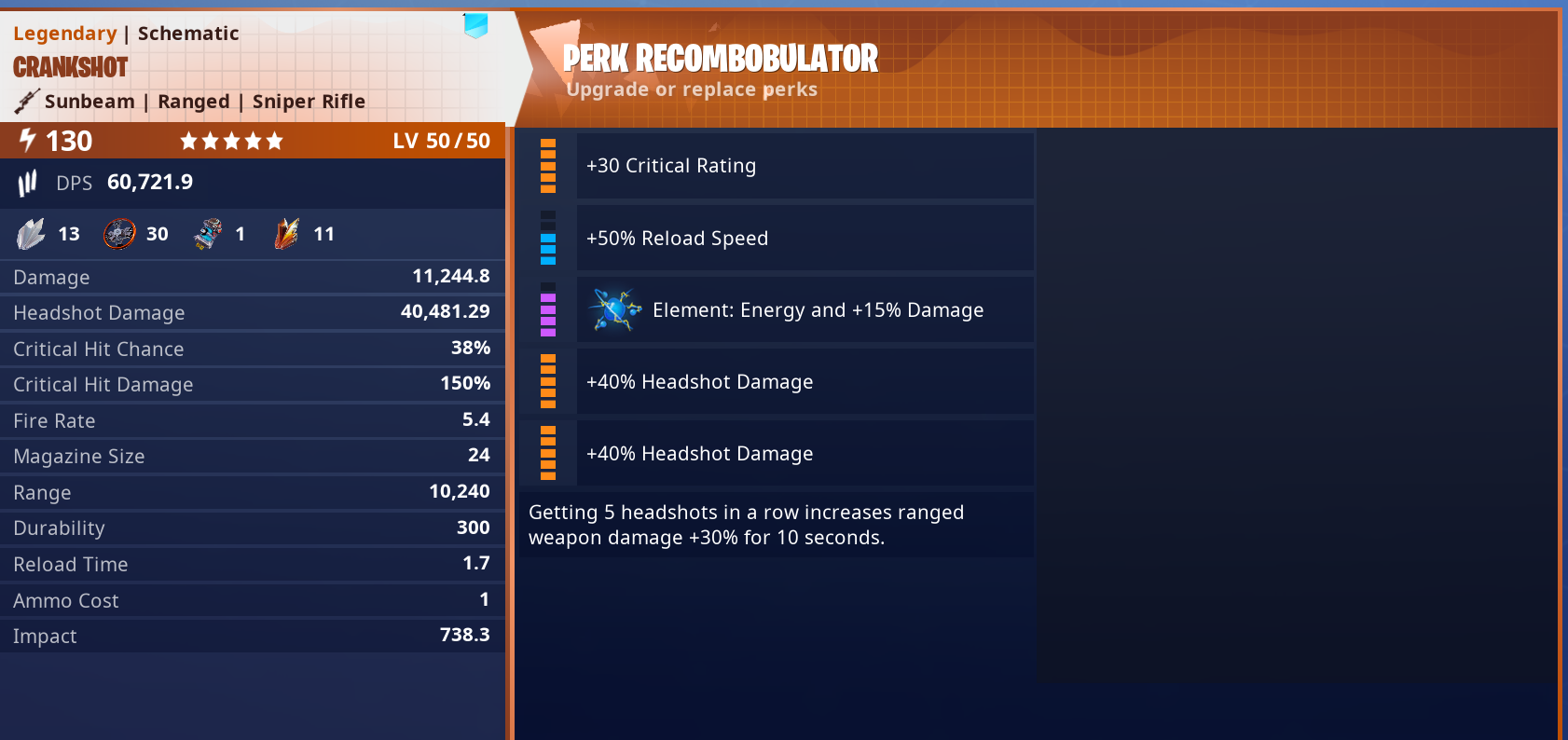Click the lightning bolt power level icon
The height and width of the screenshot is (740, 1568).
click(x=25, y=140)
